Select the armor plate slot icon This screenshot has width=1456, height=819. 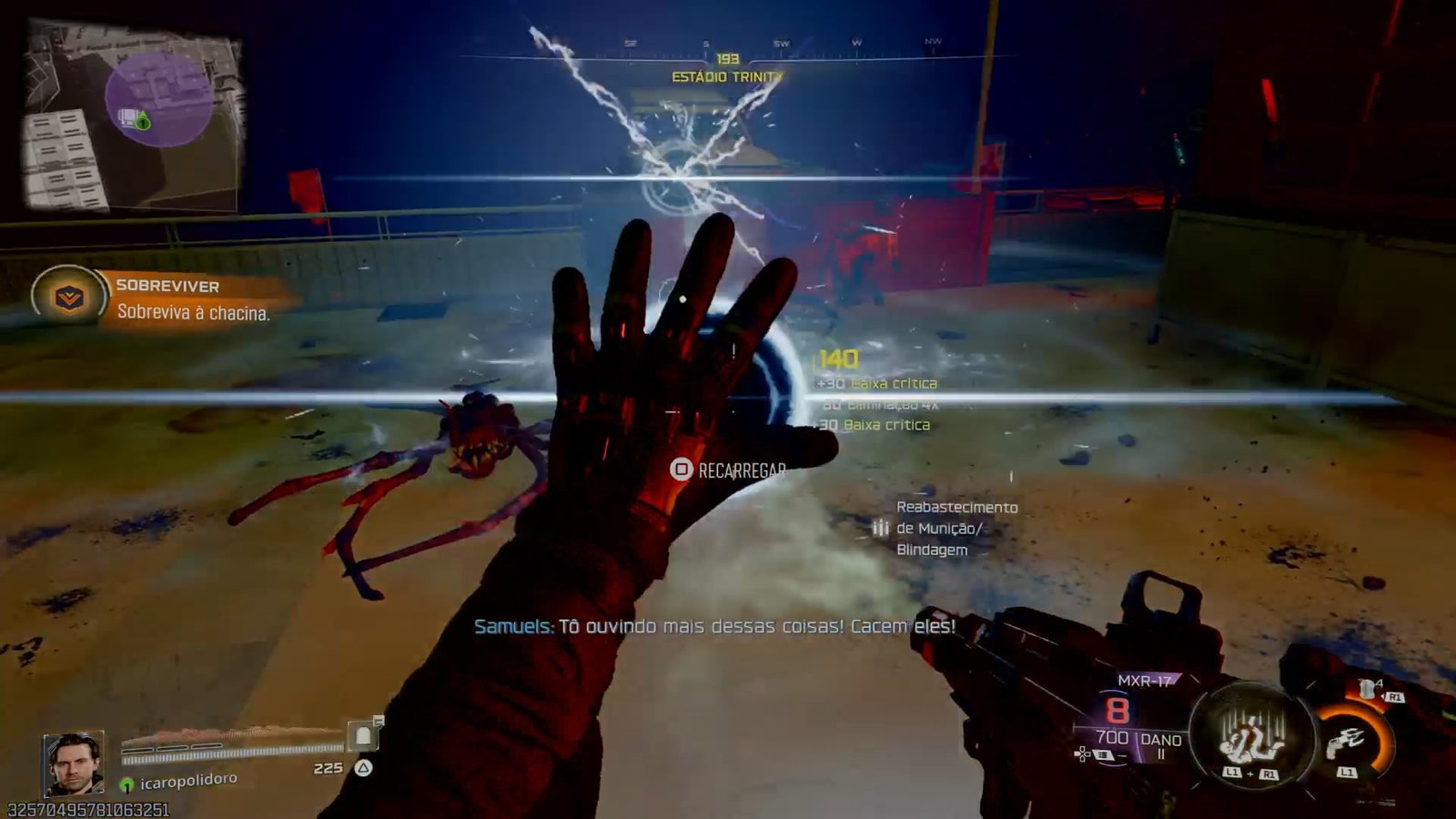click(363, 734)
